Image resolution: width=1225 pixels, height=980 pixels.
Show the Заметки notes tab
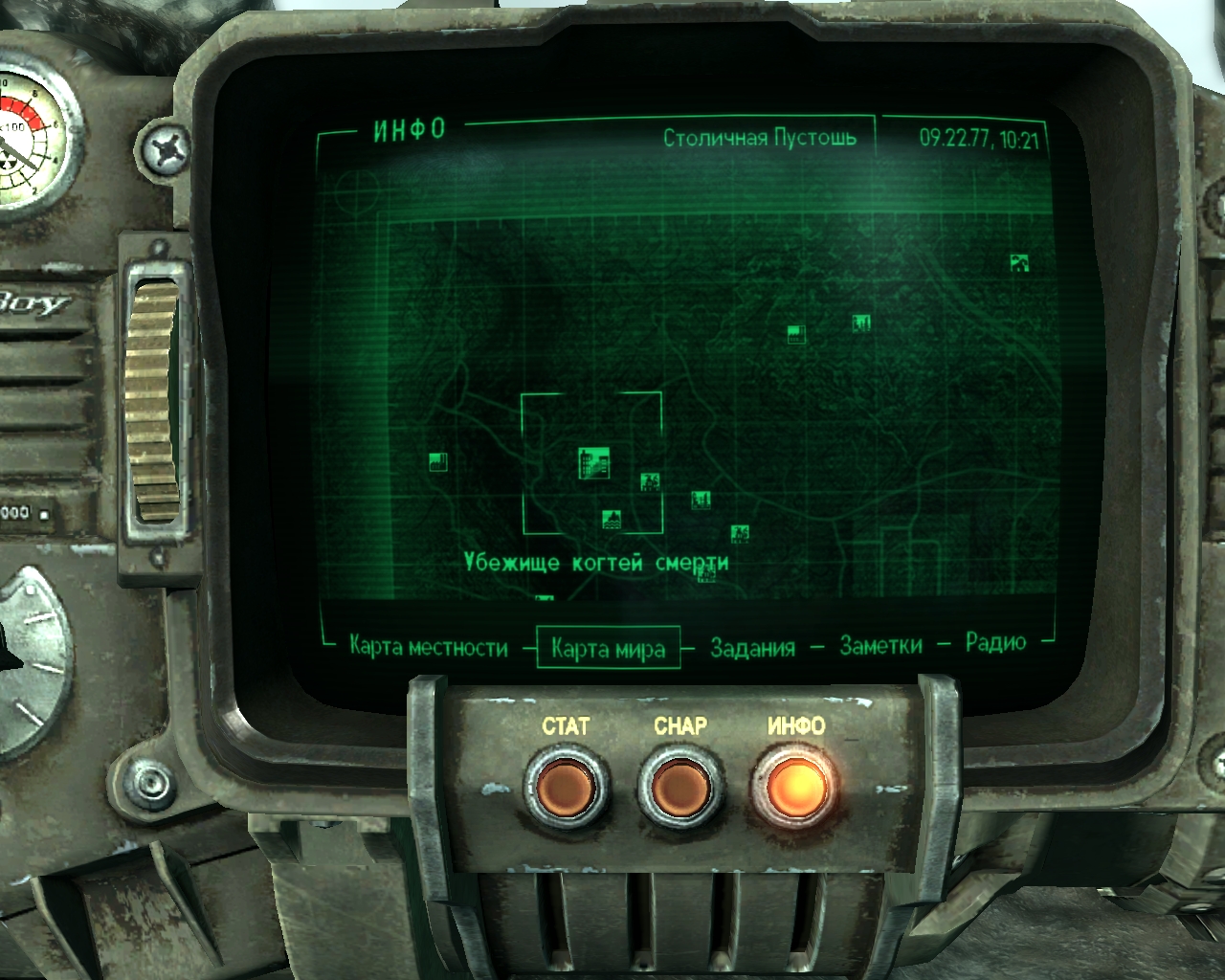coord(880,646)
